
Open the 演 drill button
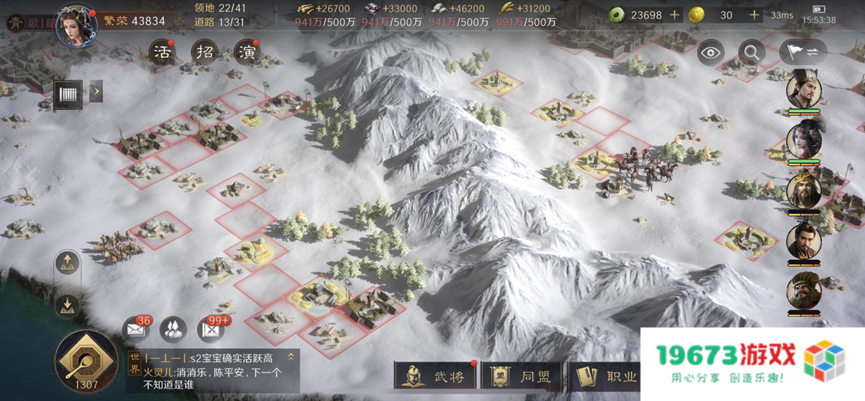click(246, 52)
